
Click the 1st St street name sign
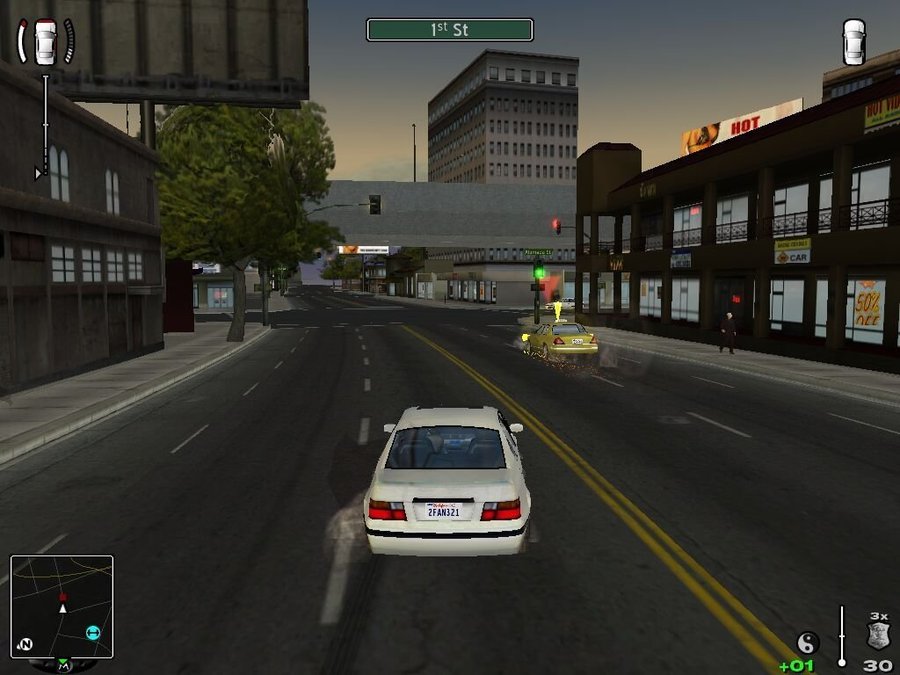pos(450,30)
